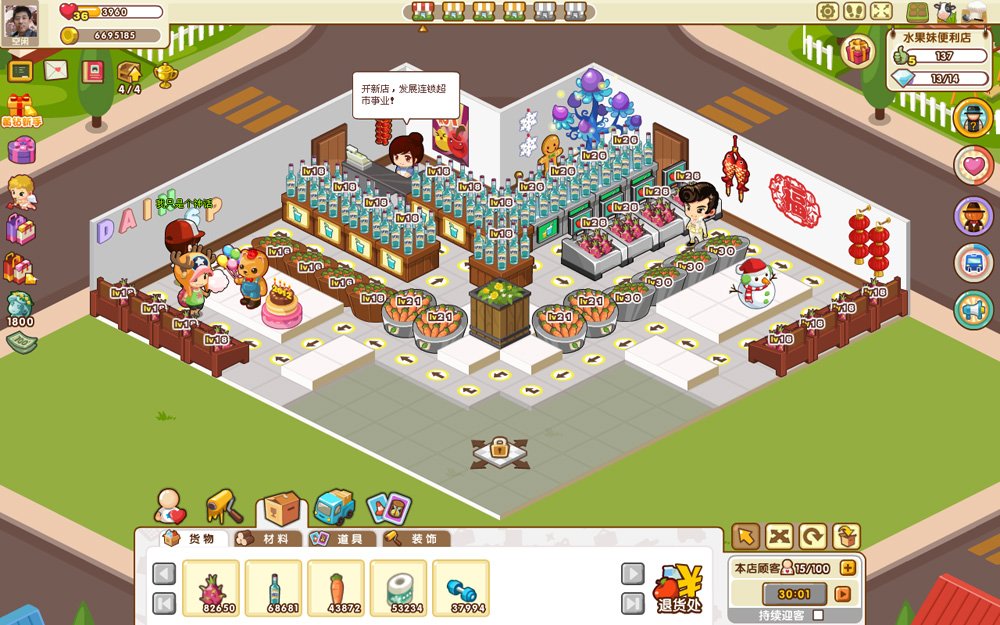
Task: Switch to the 材料 materials tab
Action: tap(268, 539)
